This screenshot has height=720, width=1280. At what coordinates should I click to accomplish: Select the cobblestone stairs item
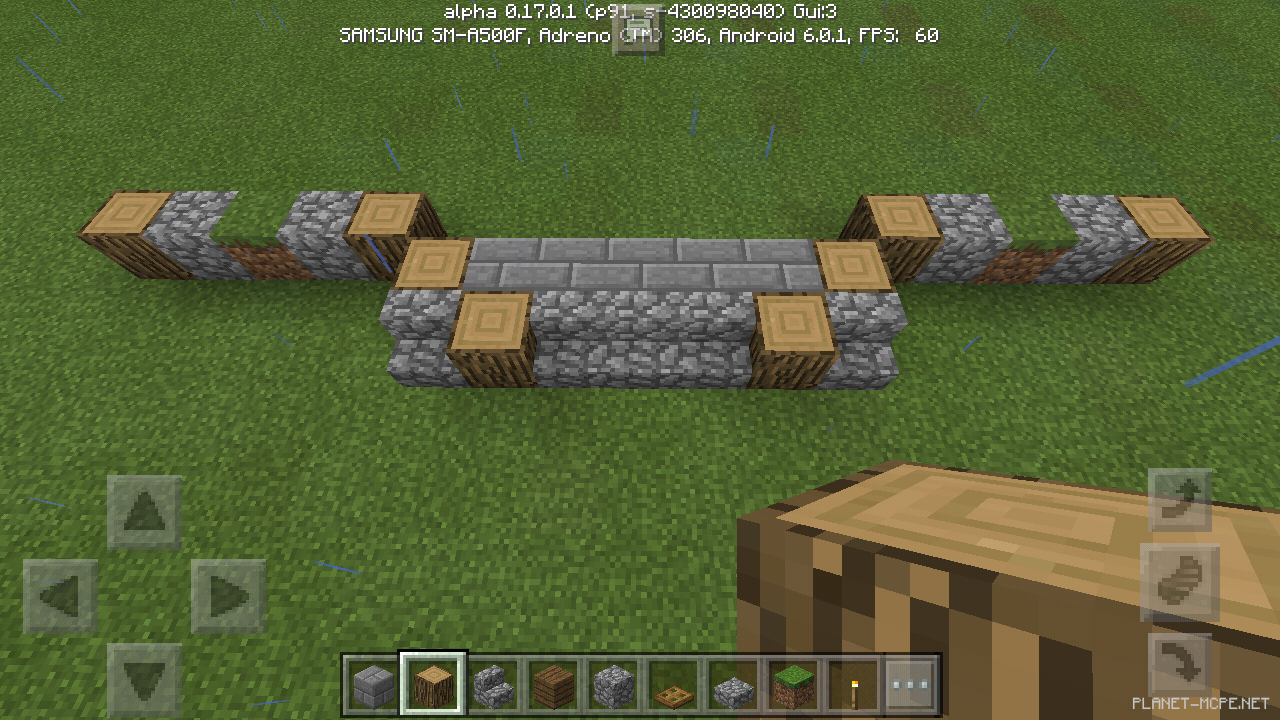[x=492, y=684]
